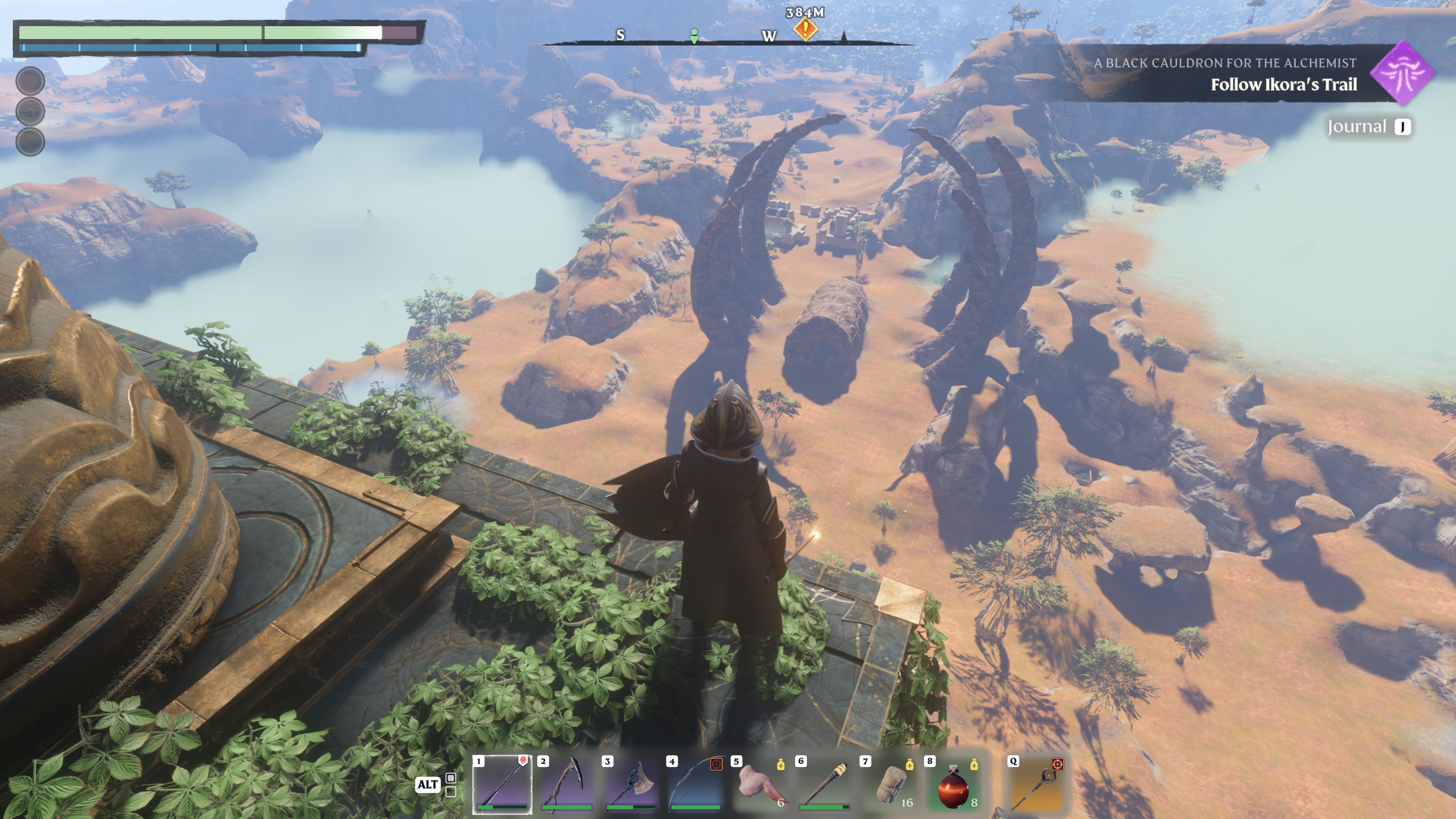Open the Journal

click(1368, 127)
